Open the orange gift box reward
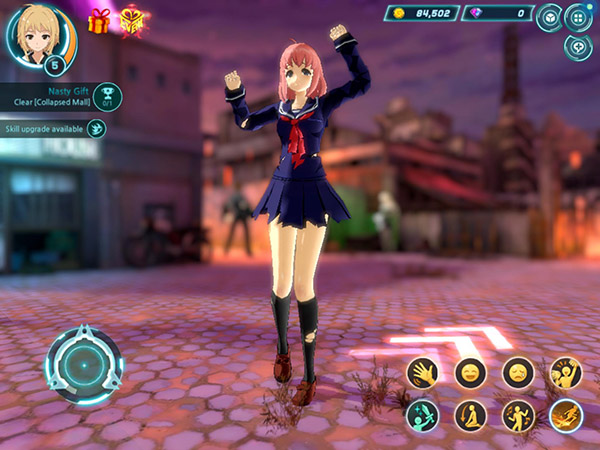Screen dimensions: 600x450 coord(98,21)
